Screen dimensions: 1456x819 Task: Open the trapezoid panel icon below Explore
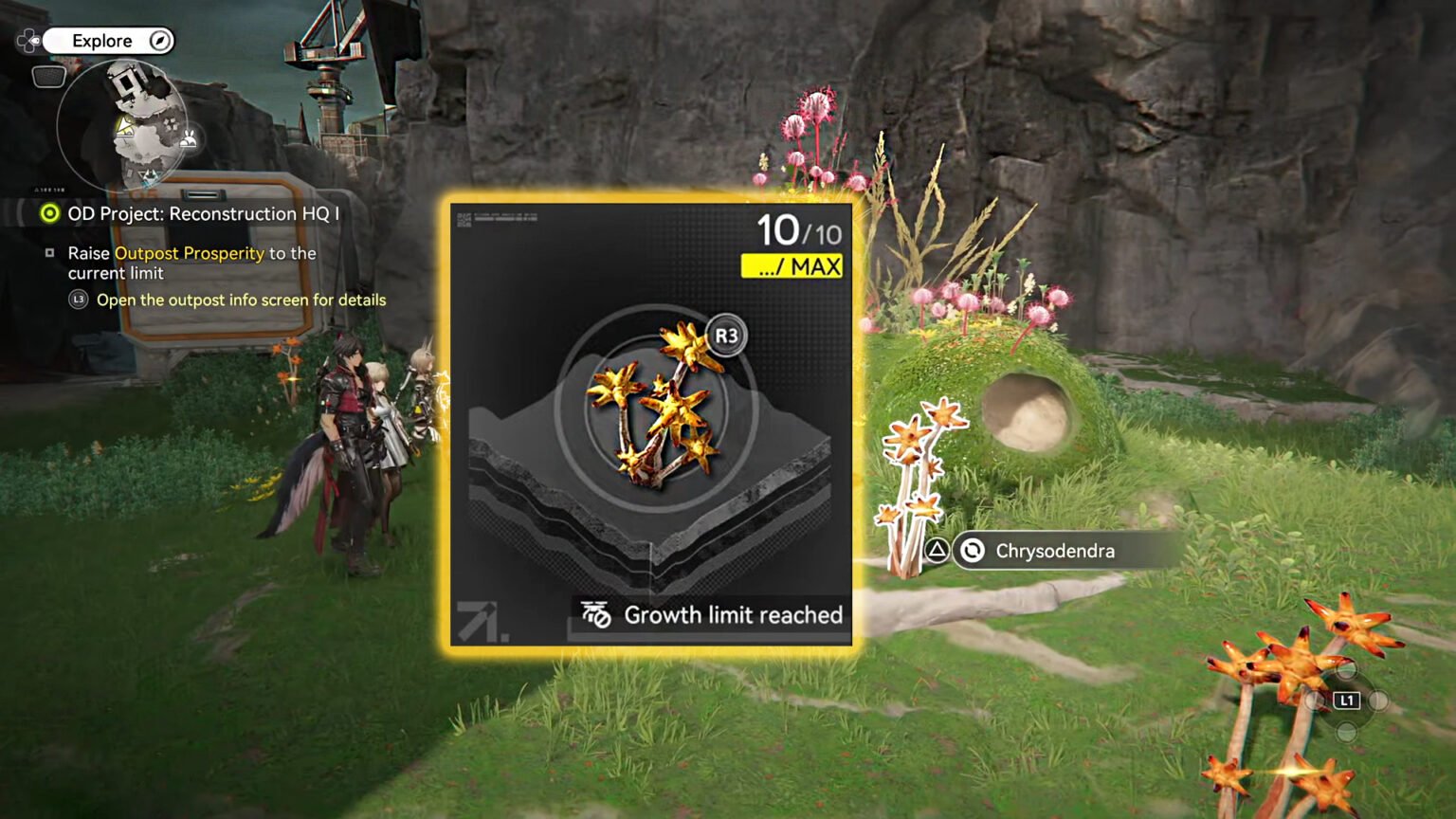point(48,76)
